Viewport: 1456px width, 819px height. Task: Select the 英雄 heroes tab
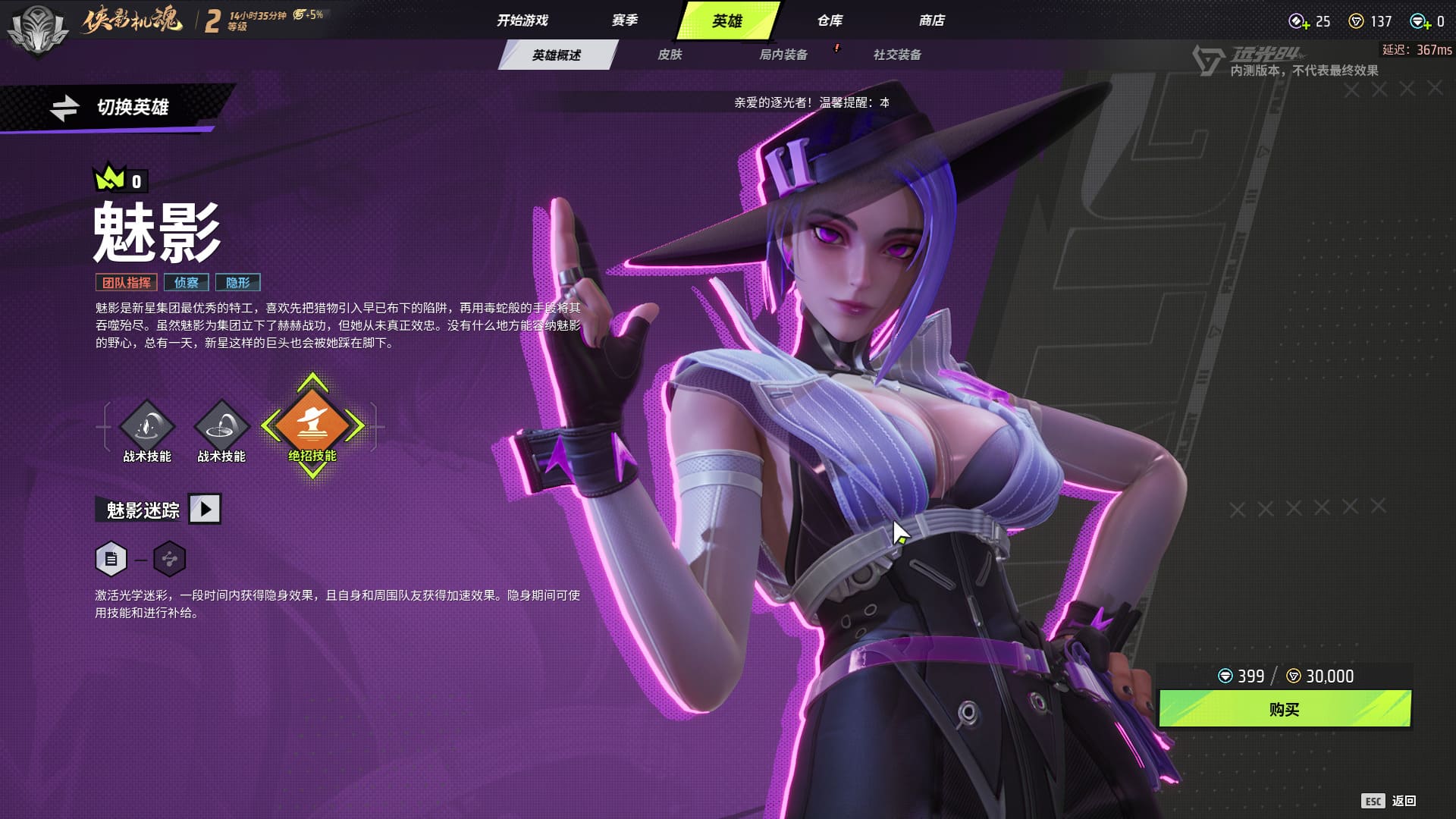click(726, 20)
